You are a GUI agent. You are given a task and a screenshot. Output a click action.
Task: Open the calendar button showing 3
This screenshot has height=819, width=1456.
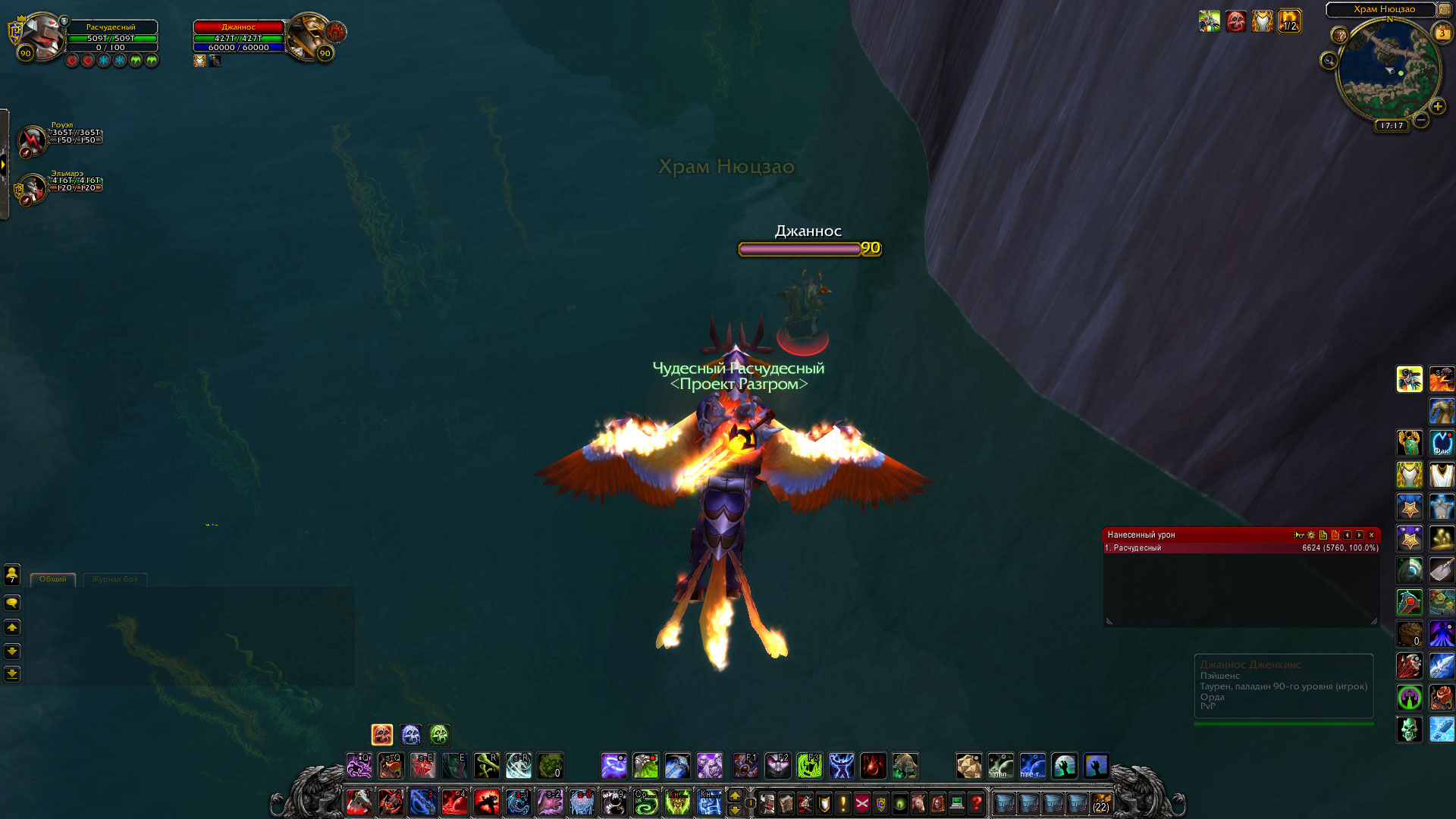point(1442,33)
